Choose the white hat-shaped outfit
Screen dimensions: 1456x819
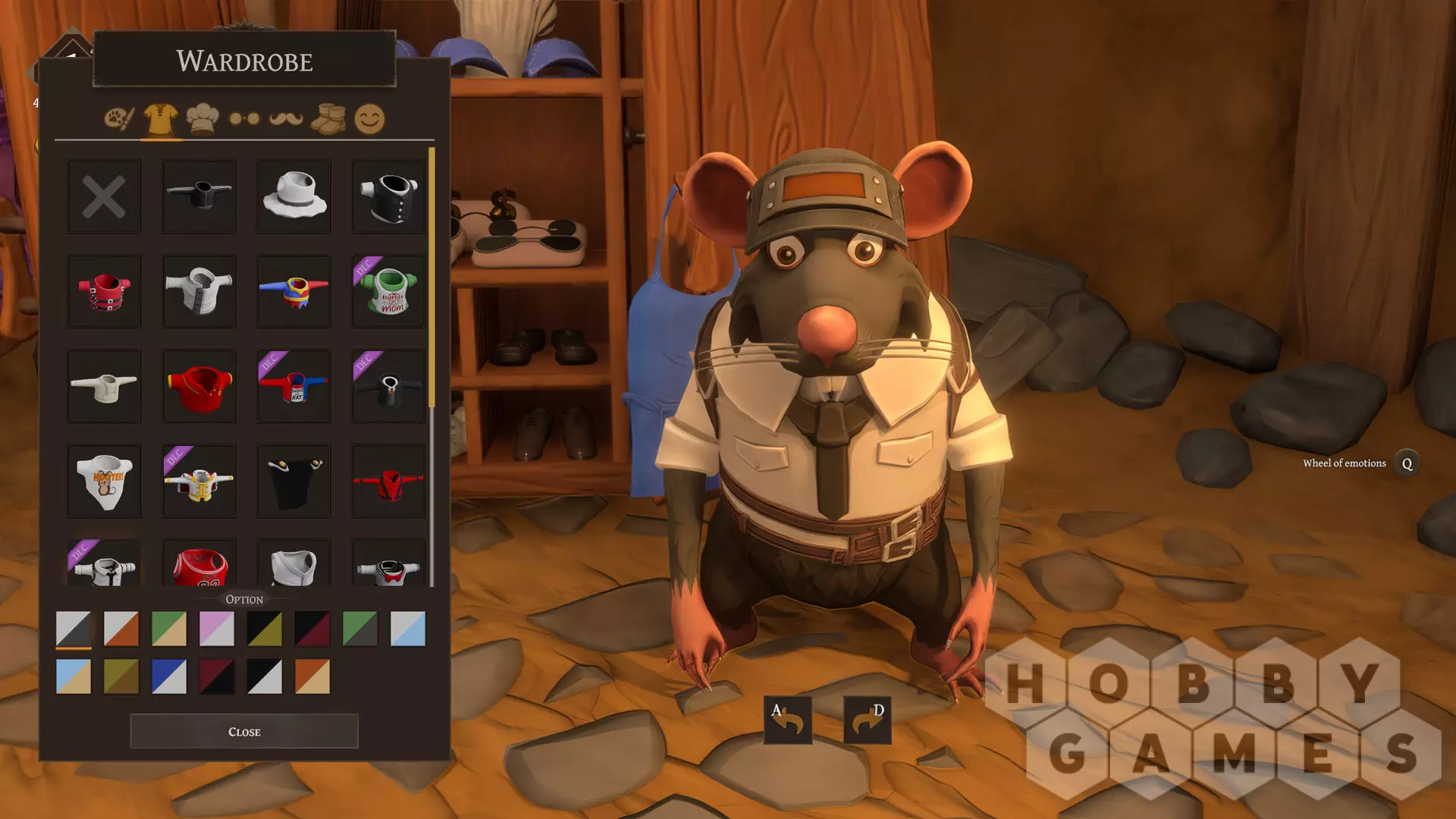tap(293, 196)
